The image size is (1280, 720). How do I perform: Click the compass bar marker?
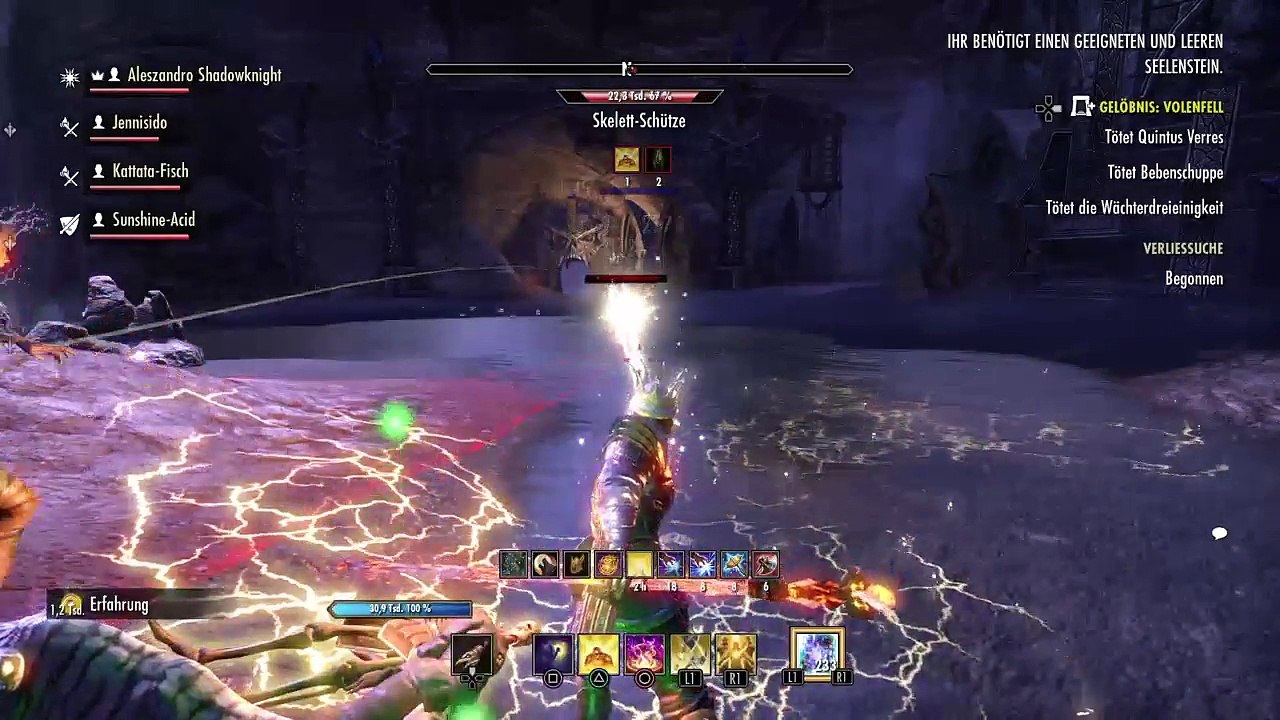pyautogui.click(x=627, y=69)
